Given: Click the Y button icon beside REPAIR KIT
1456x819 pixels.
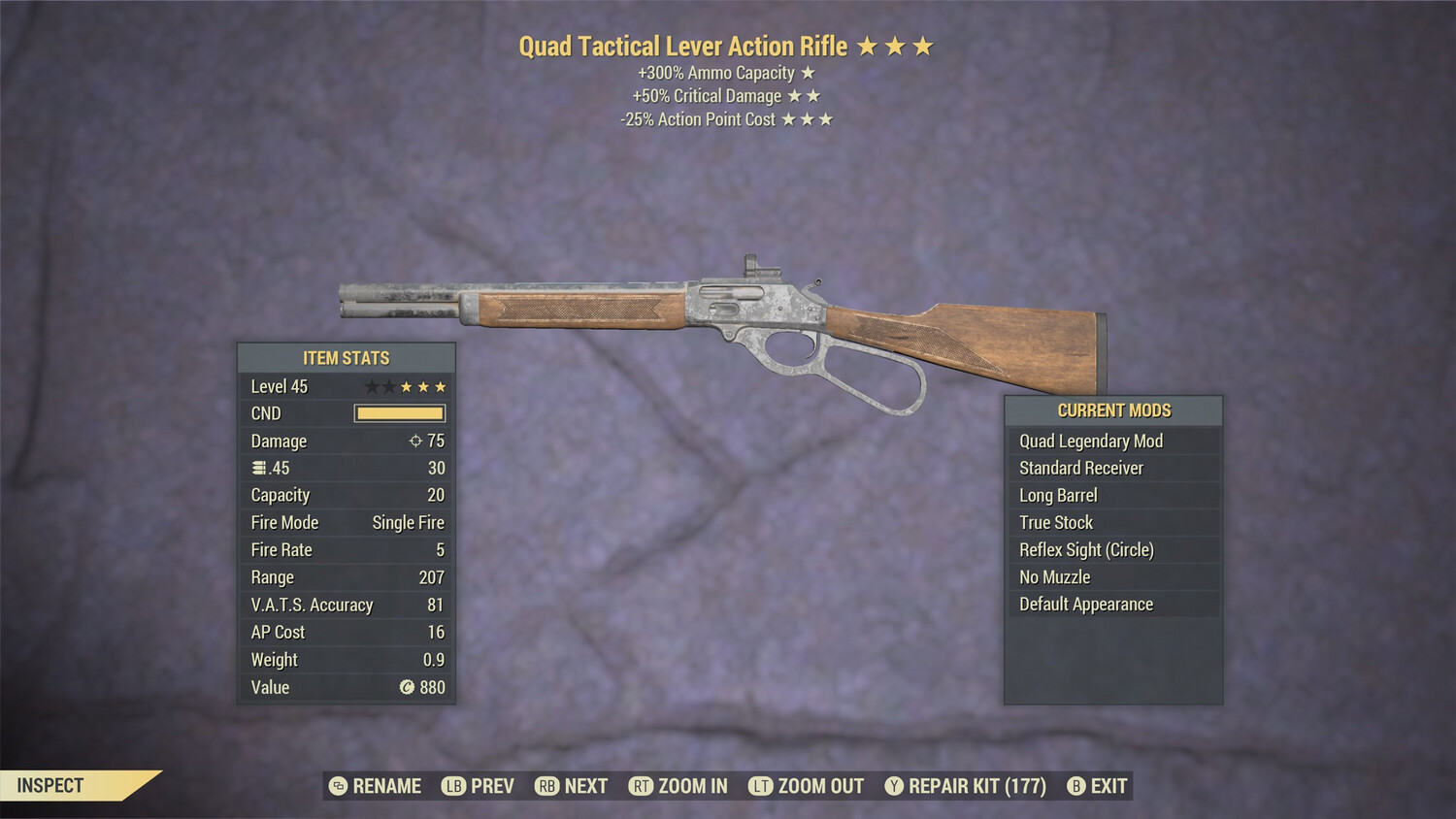Looking at the screenshot, I should [x=894, y=786].
